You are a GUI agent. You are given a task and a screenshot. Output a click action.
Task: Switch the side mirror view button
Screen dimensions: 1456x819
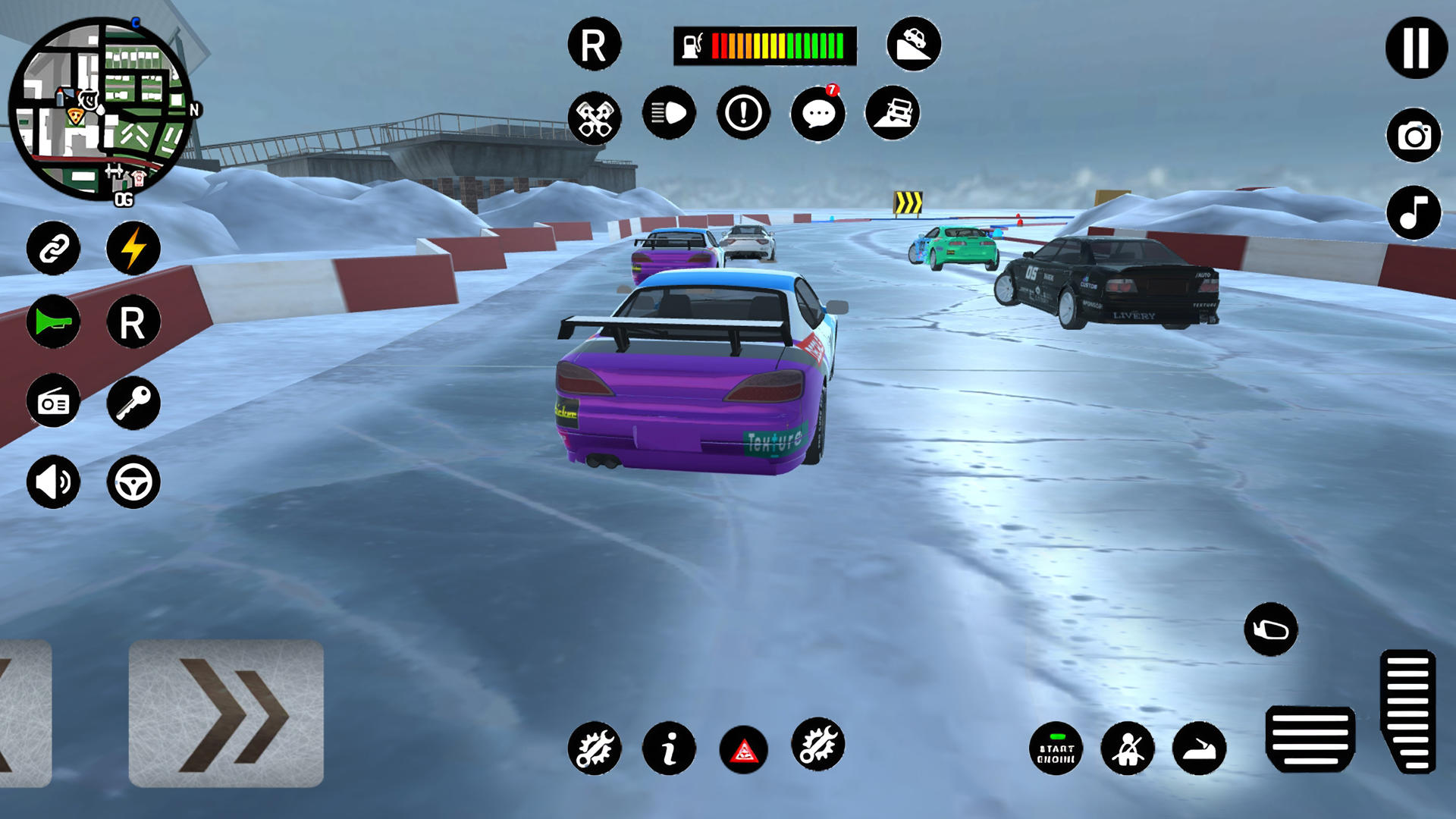tap(1271, 629)
